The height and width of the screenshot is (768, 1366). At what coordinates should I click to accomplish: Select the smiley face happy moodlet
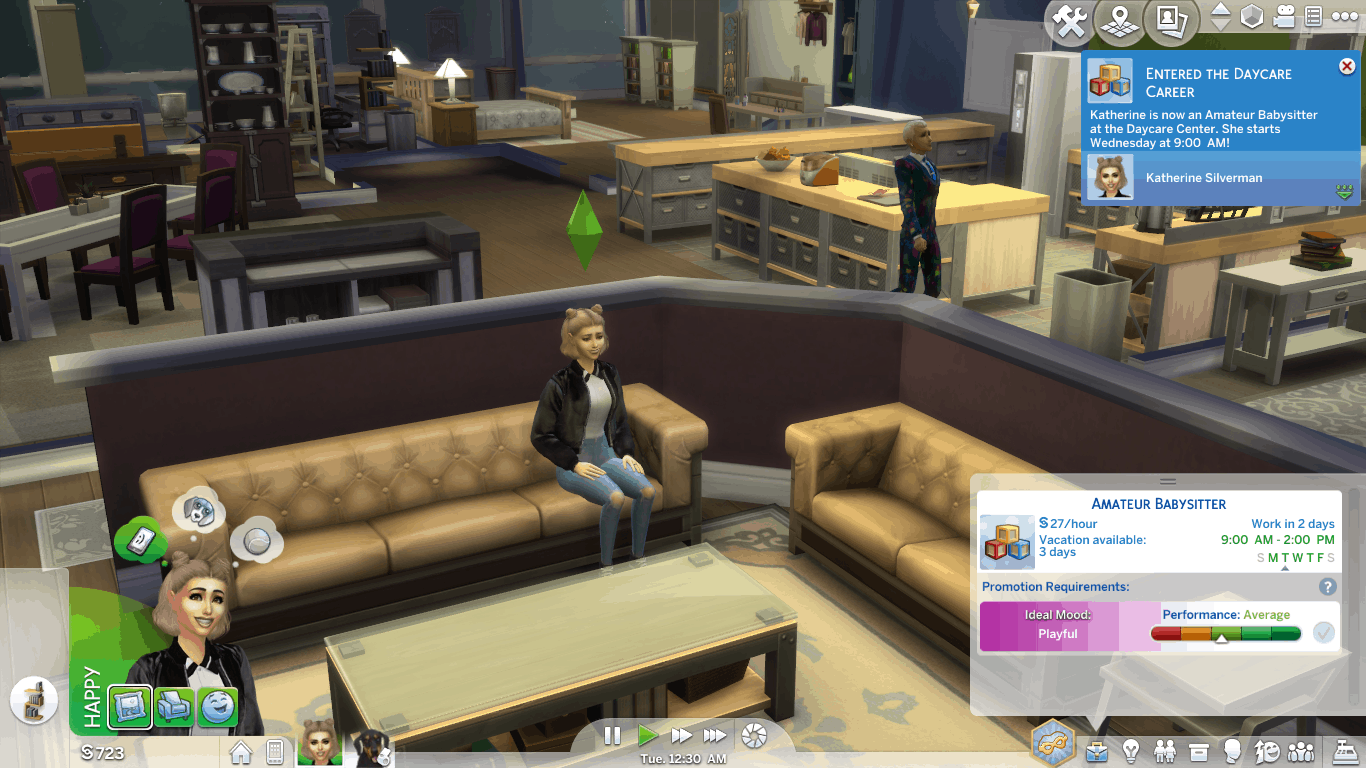coord(218,707)
